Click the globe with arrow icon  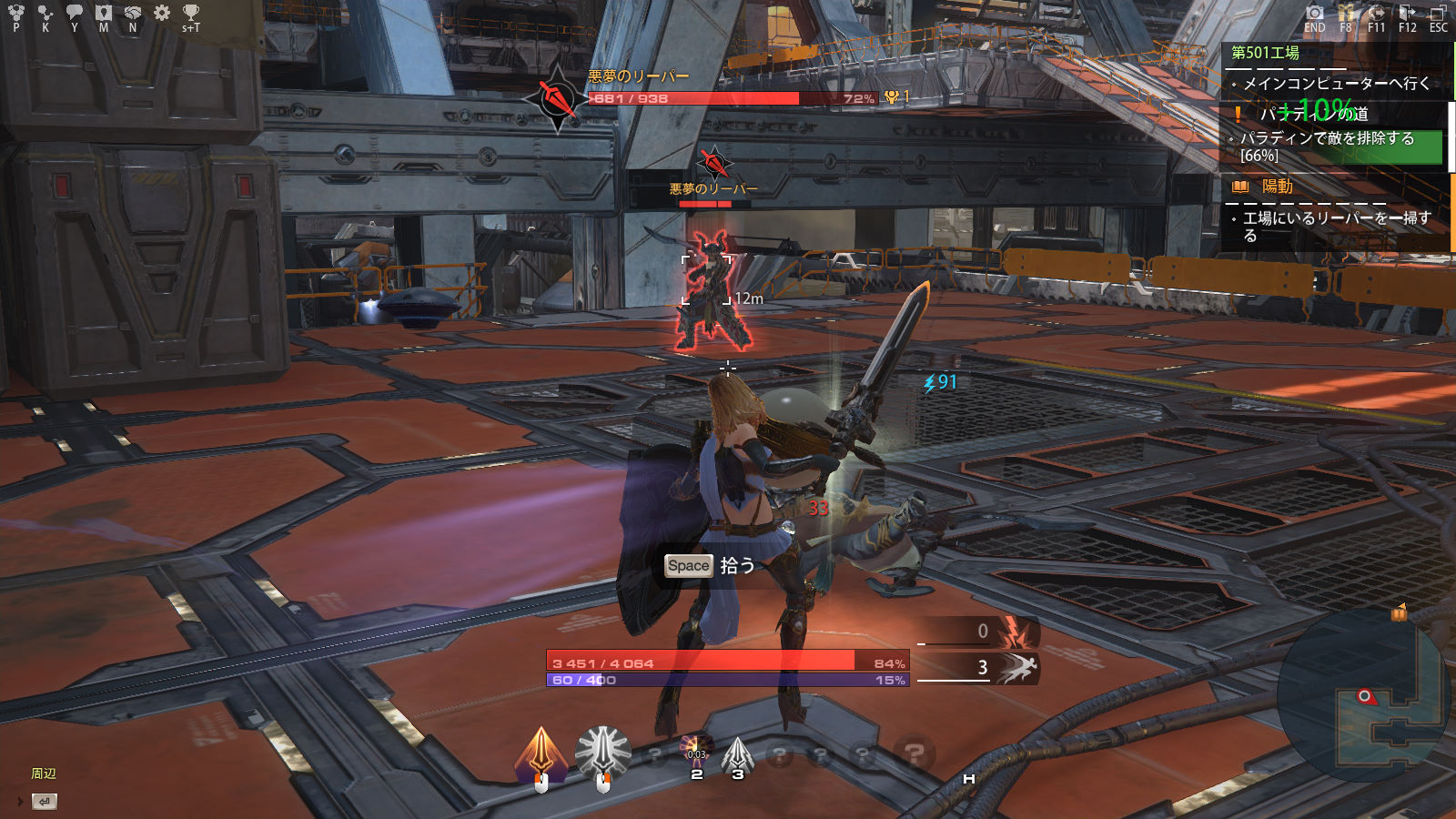click(1376, 13)
